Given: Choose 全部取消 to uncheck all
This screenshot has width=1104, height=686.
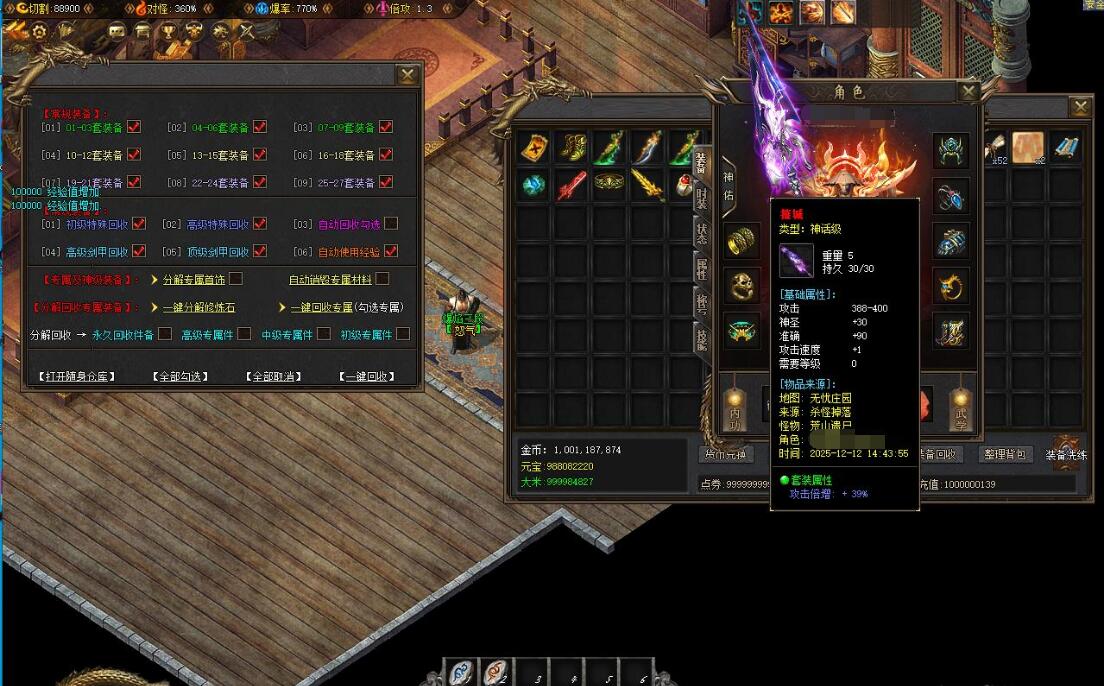Looking at the screenshot, I should click(274, 377).
